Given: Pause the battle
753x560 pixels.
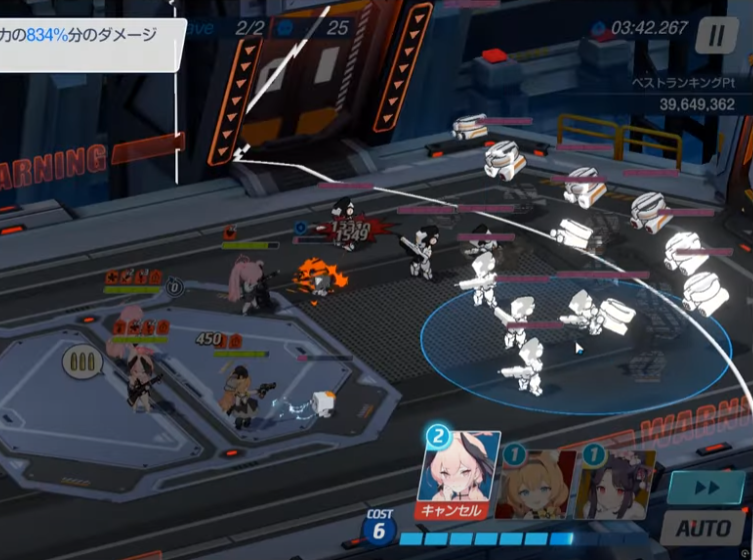Looking at the screenshot, I should point(716,37).
